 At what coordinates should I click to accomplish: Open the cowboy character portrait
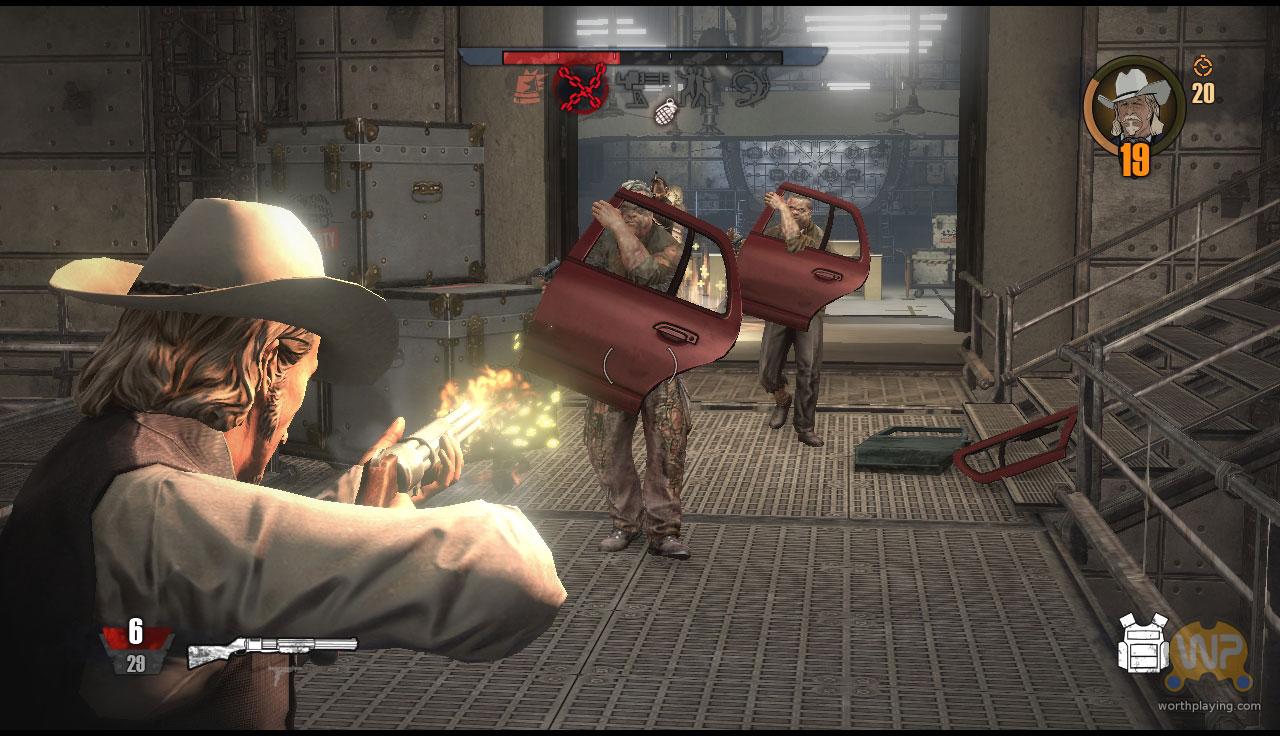[x=1133, y=103]
